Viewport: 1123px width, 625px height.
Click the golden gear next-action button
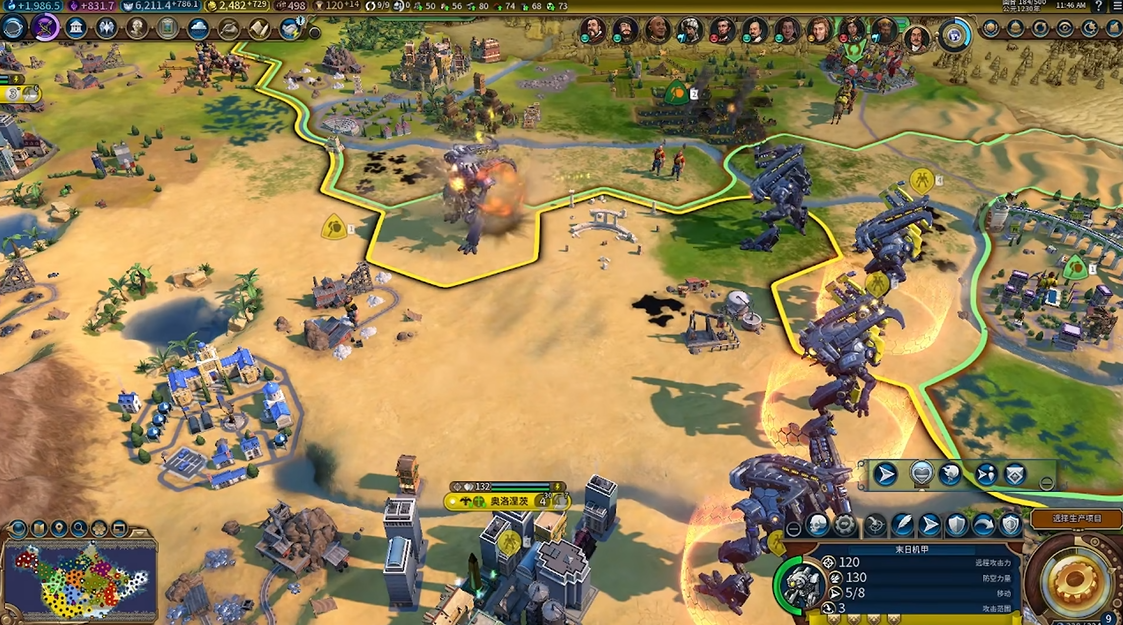coord(1074,583)
